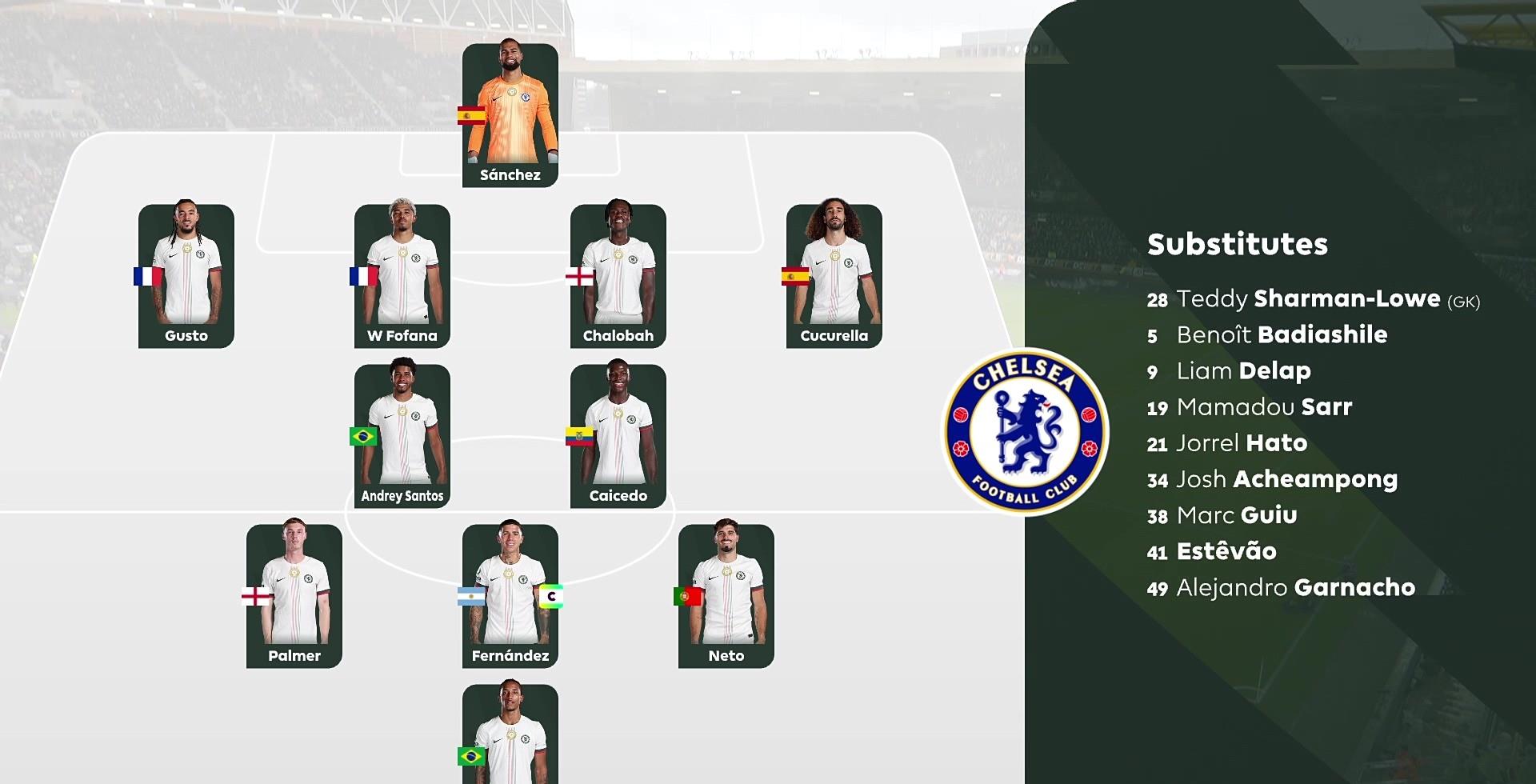The height and width of the screenshot is (784, 1536).
Task: Choose the Gusto player card
Action: pyautogui.click(x=186, y=275)
